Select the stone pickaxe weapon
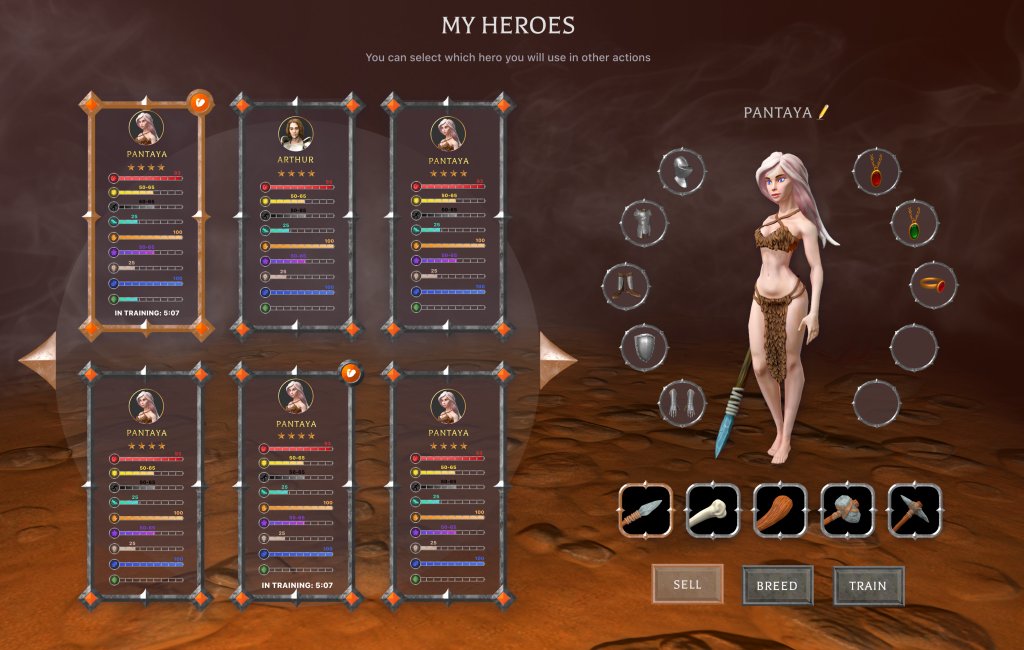 [x=914, y=510]
